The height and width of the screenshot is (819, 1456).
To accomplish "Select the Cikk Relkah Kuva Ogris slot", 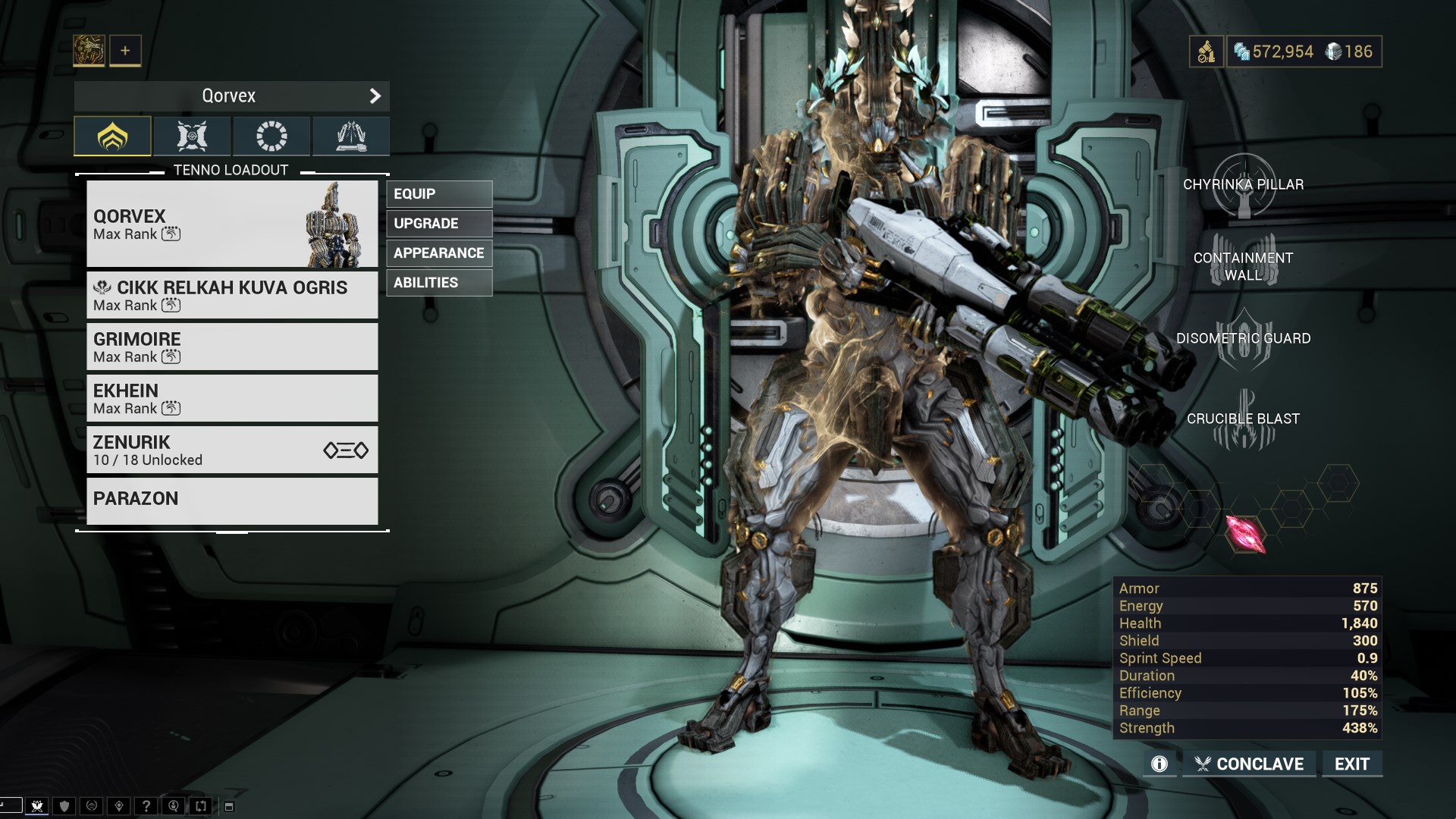I will point(232,295).
